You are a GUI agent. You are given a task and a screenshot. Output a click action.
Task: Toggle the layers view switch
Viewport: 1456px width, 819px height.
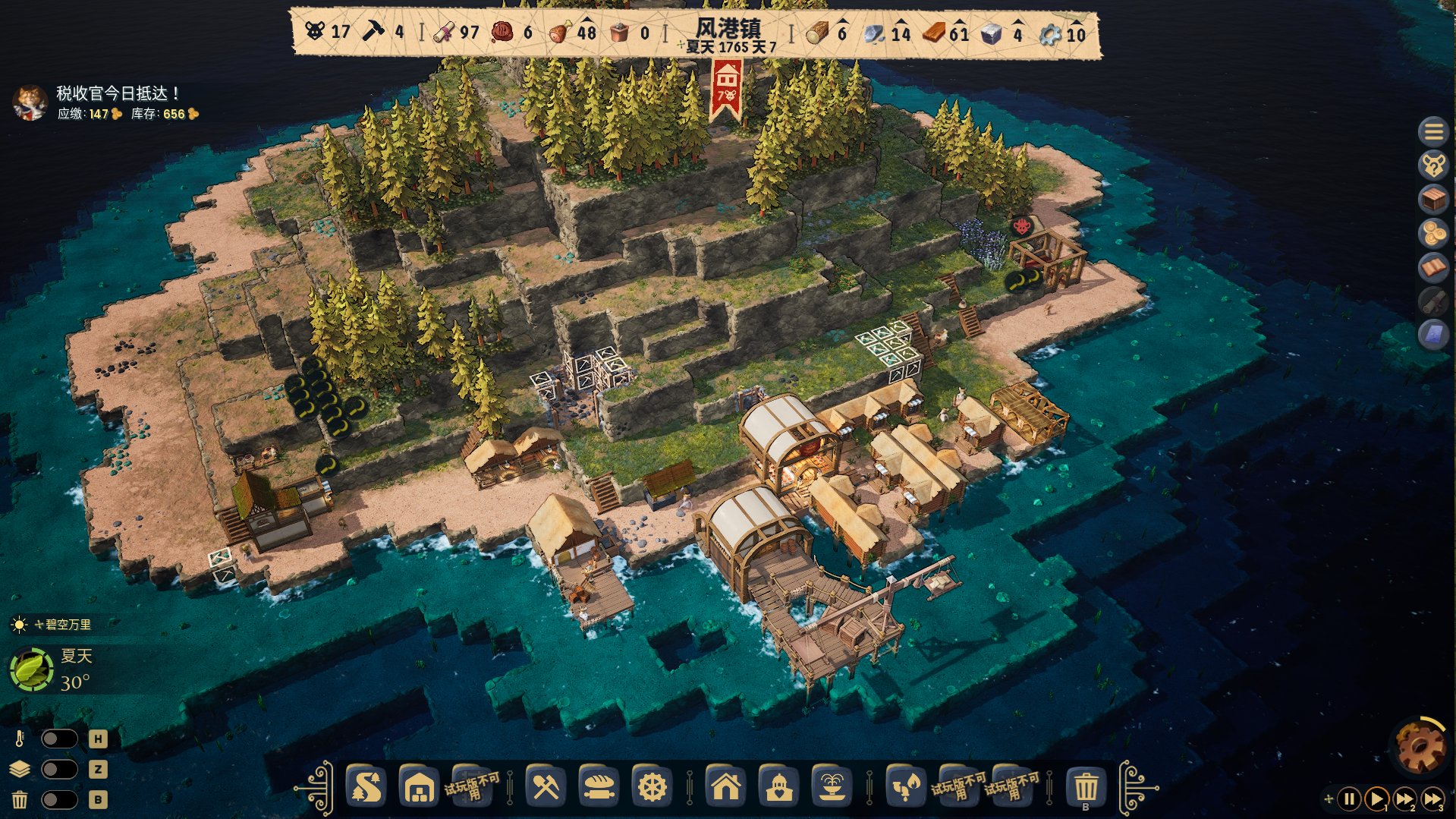59,769
